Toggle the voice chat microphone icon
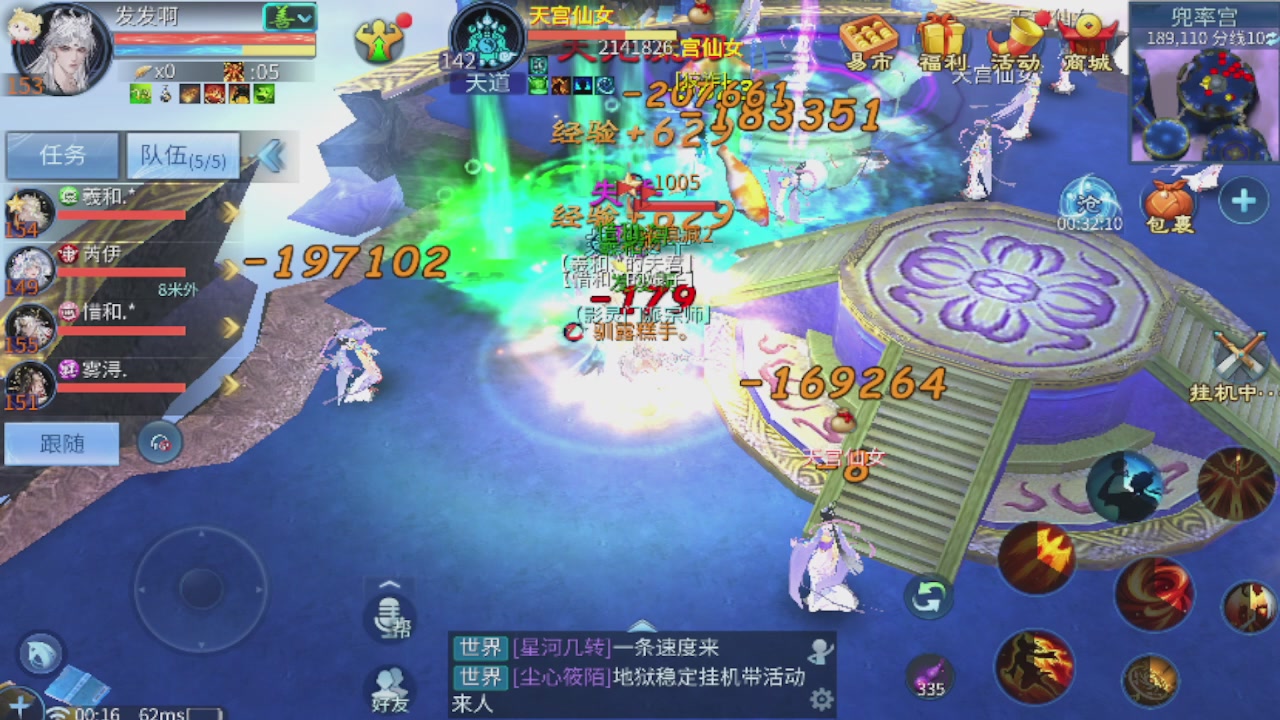Viewport: 1280px width, 720px height. pyautogui.click(x=390, y=620)
